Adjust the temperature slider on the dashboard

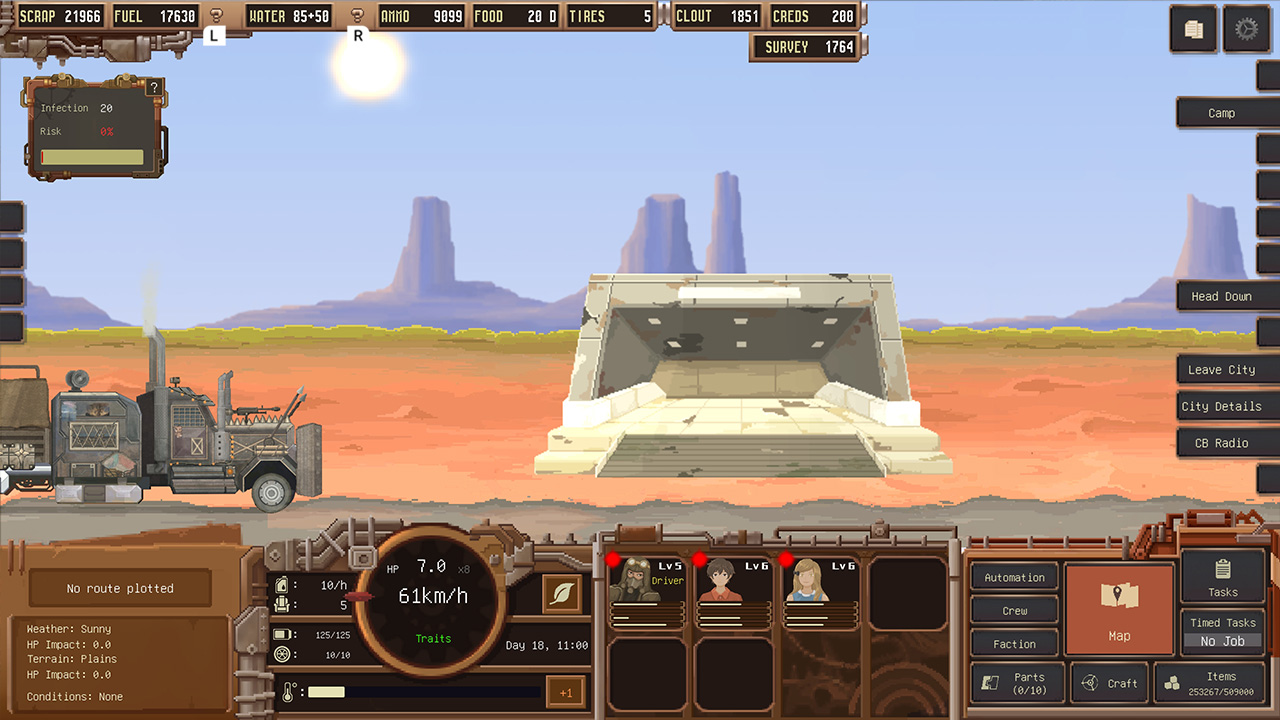point(420,691)
